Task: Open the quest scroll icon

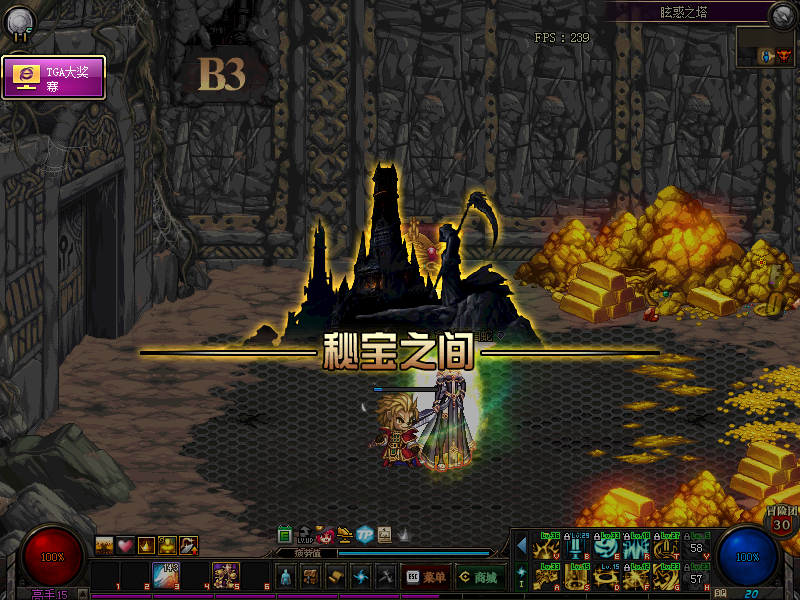Action: (336, 577)
